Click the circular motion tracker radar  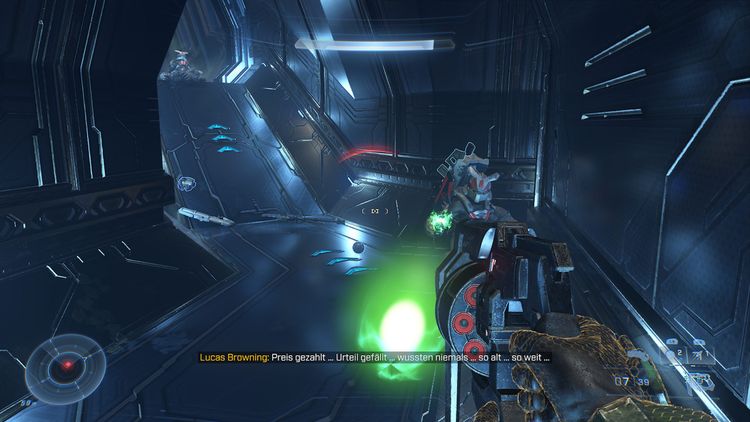66,364
